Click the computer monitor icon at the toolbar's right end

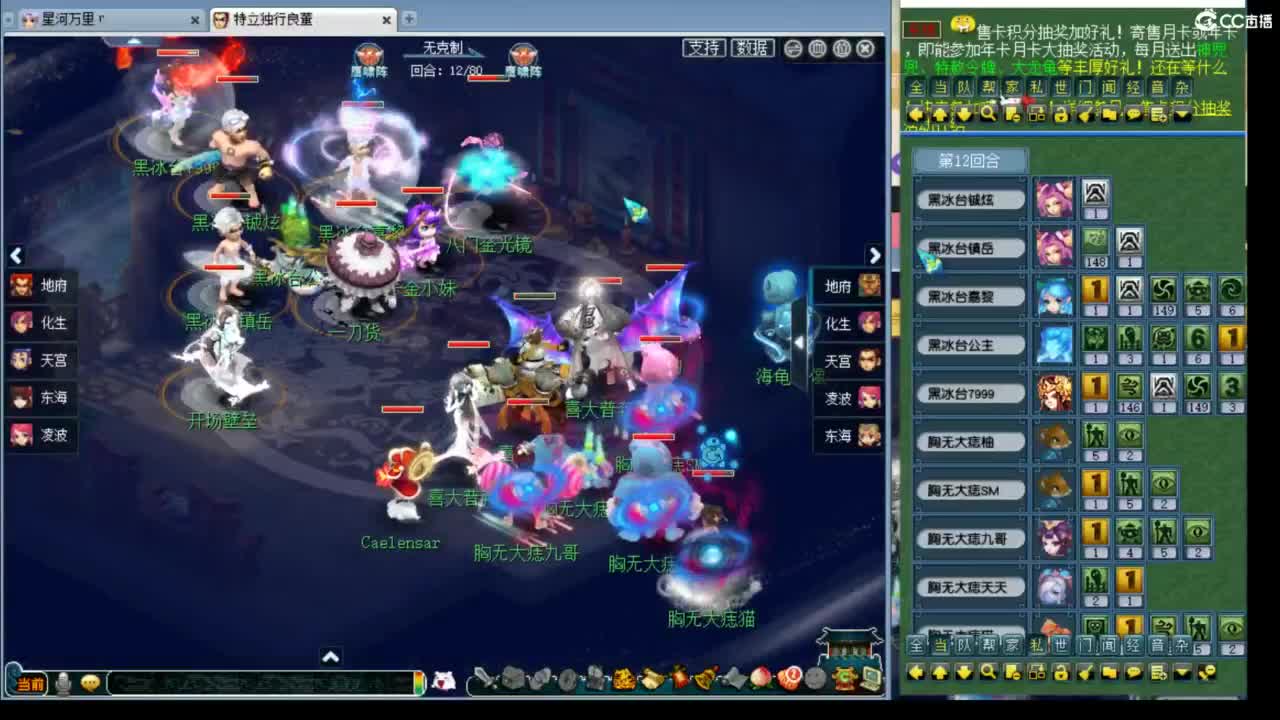pyautogui.click(x=874, y=678)
